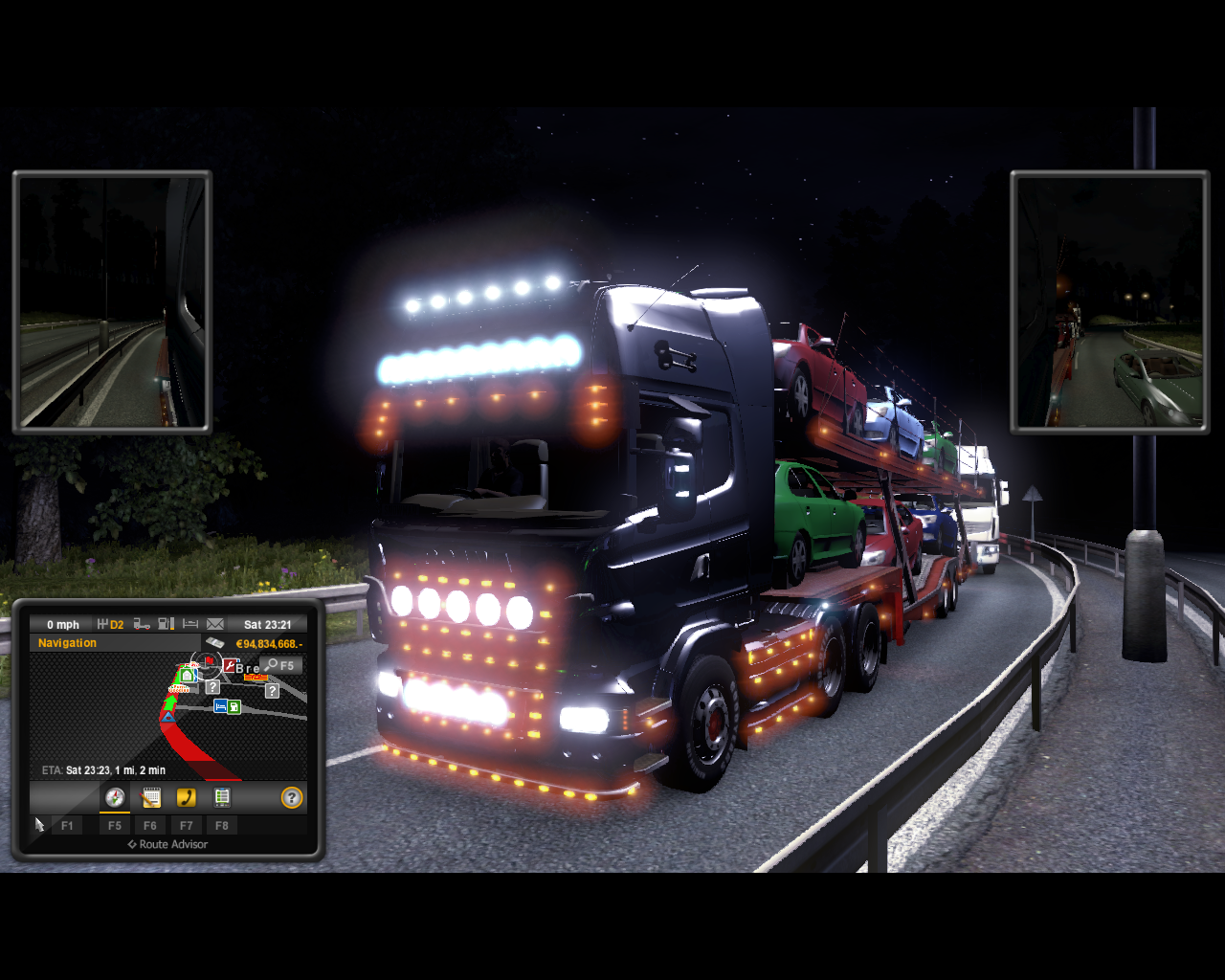The image size is (1225, 980).
Task: Switch to the calendar job info tab
Action: (150, 797)
